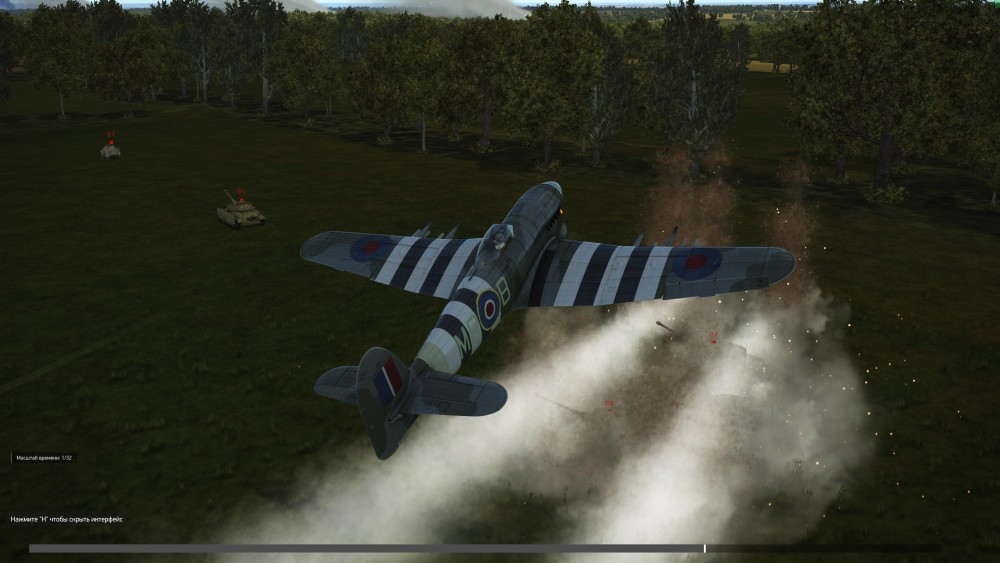The image size is (1000, 563).
Task: Select the white playhead marker on the timeline
Action: pos(705,548)
